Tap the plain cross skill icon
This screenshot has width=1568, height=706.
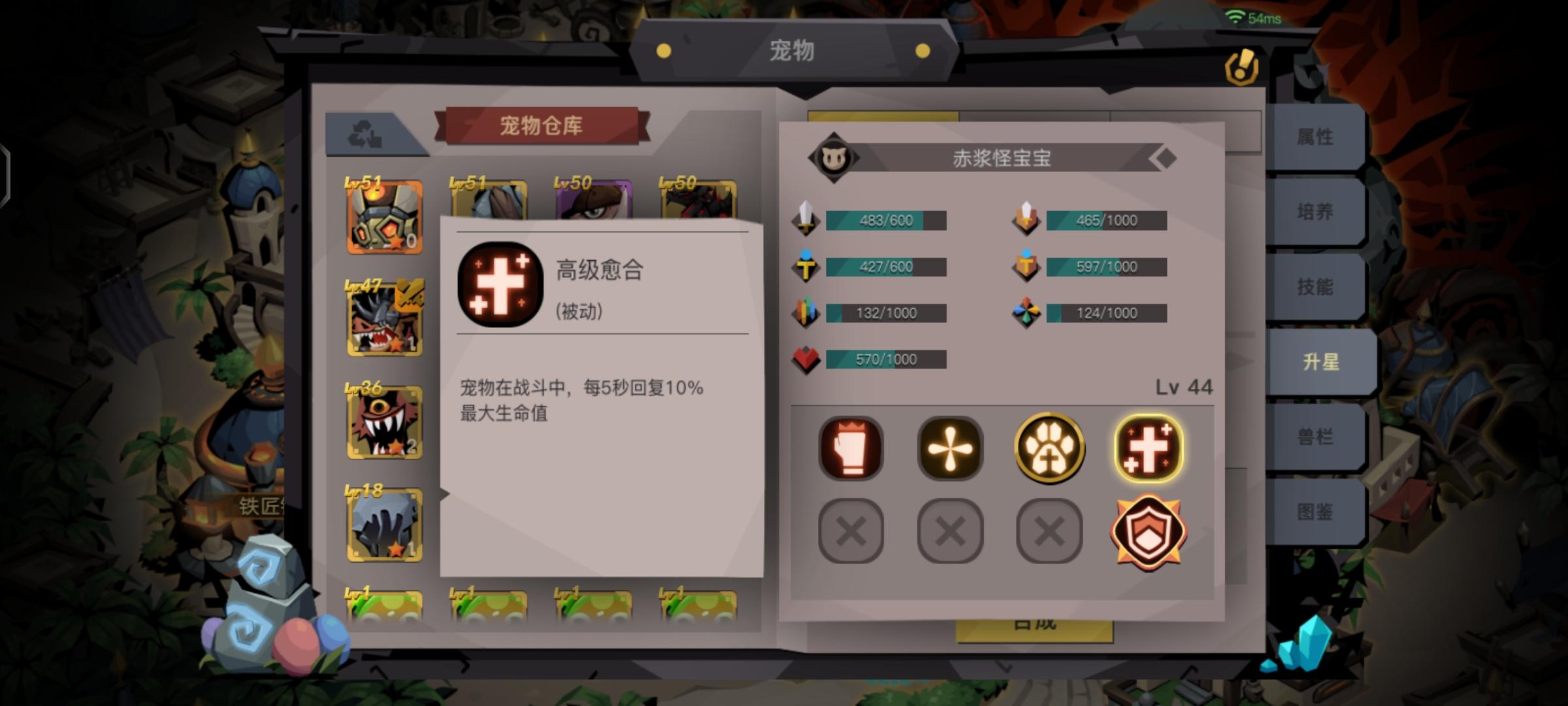click(x=949, y=448)
